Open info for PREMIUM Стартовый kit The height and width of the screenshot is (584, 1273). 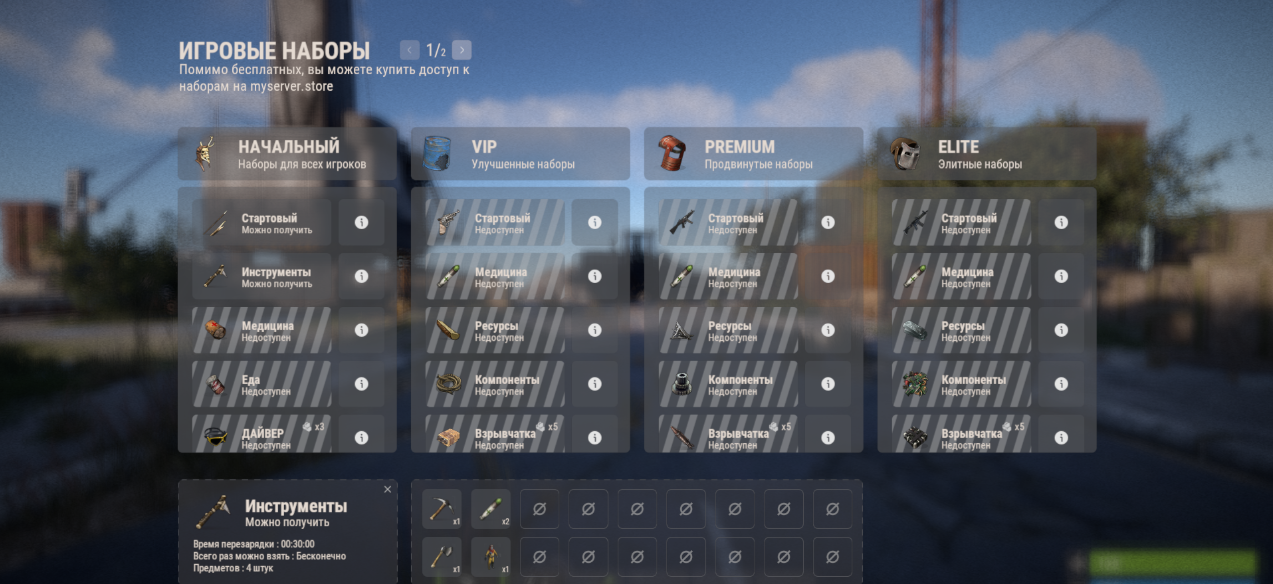[x=827, y=223]
